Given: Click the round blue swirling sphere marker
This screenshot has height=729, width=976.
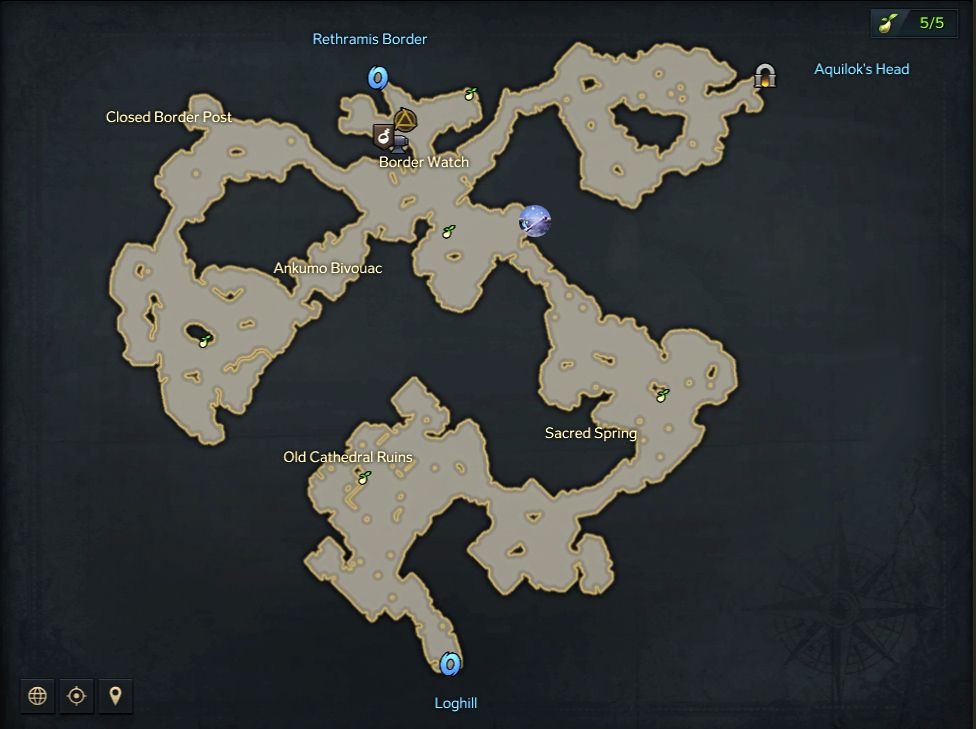Looking at the screenshot, I should point(535,220).
